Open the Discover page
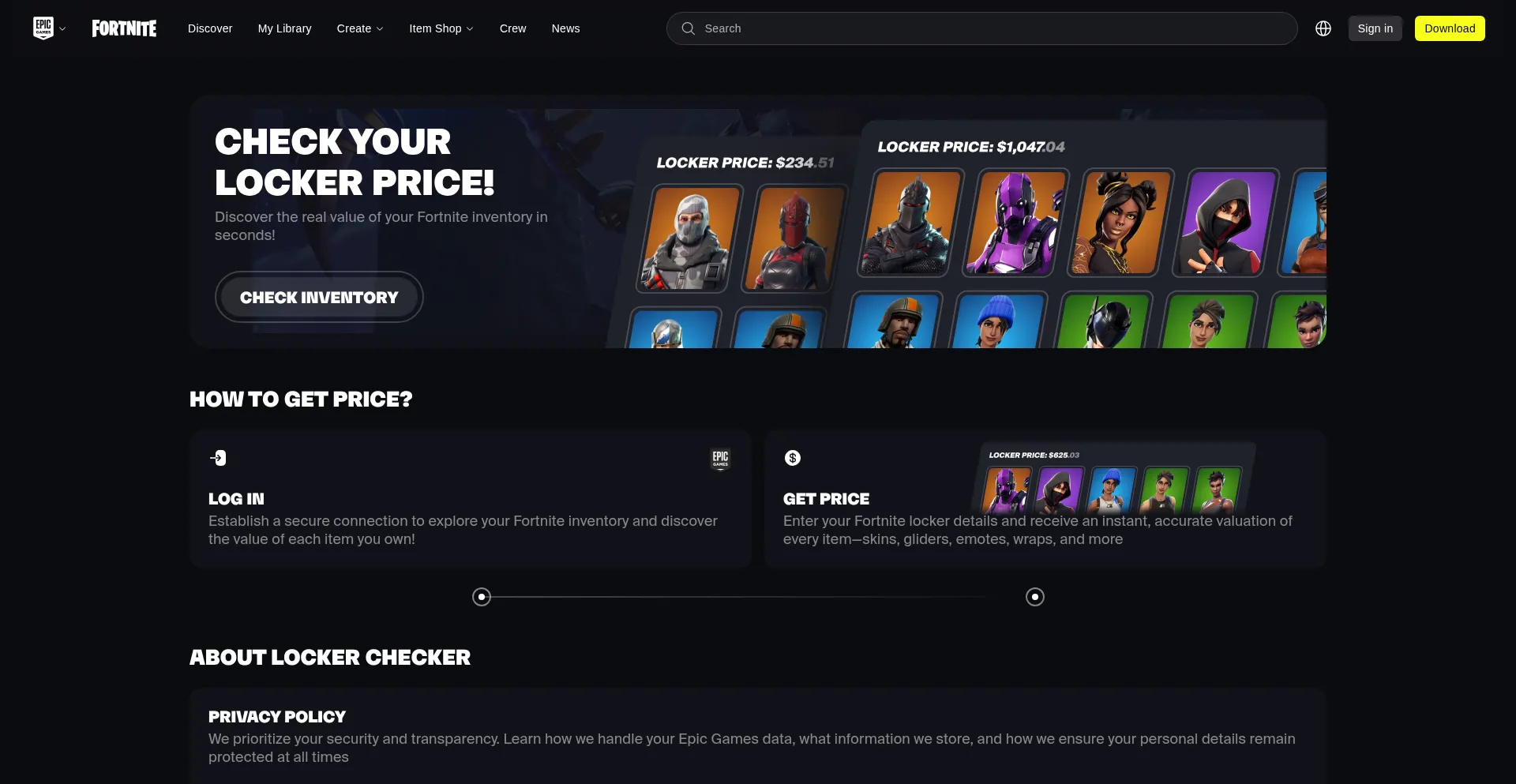This screenshot has height=784, width=1516. pos(209,28)
